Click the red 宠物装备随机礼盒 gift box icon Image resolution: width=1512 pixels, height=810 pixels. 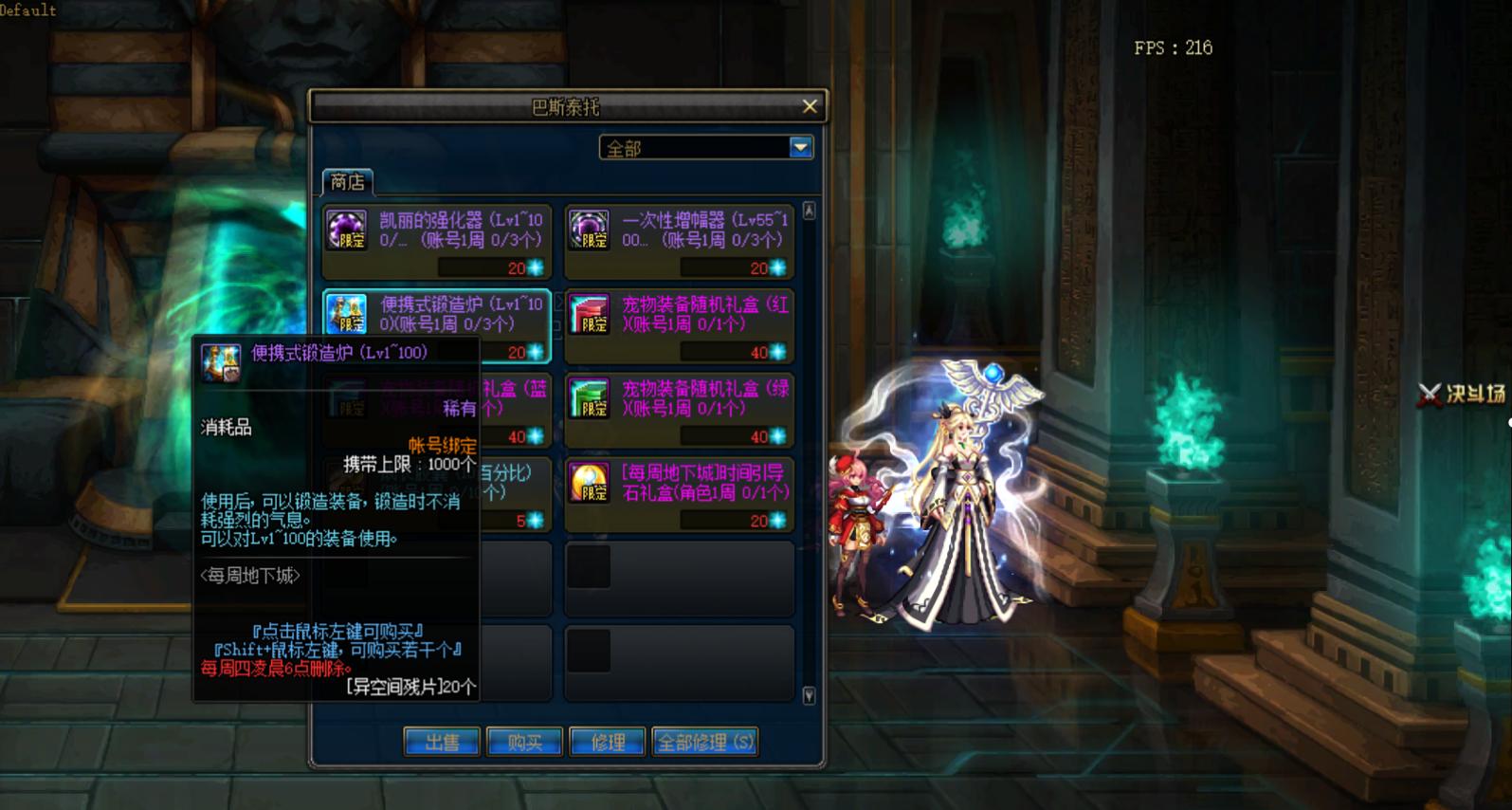(x=589, y=313)
